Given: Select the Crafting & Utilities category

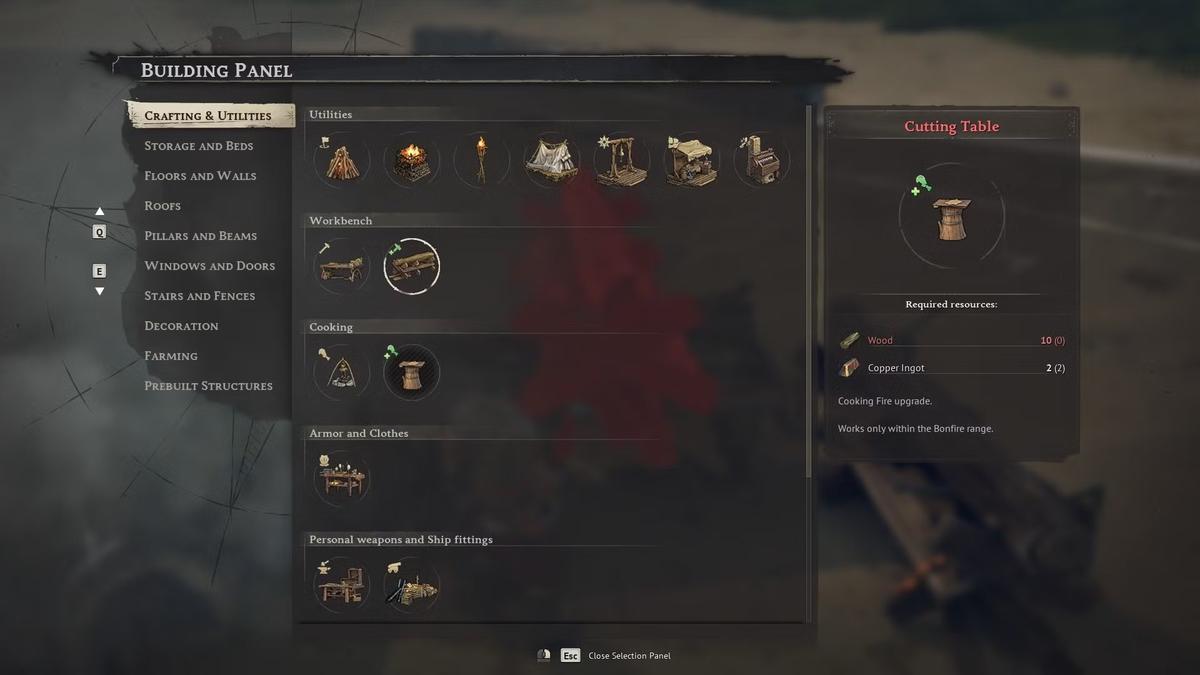Looking at the screenshot, I should pos(208,116).
